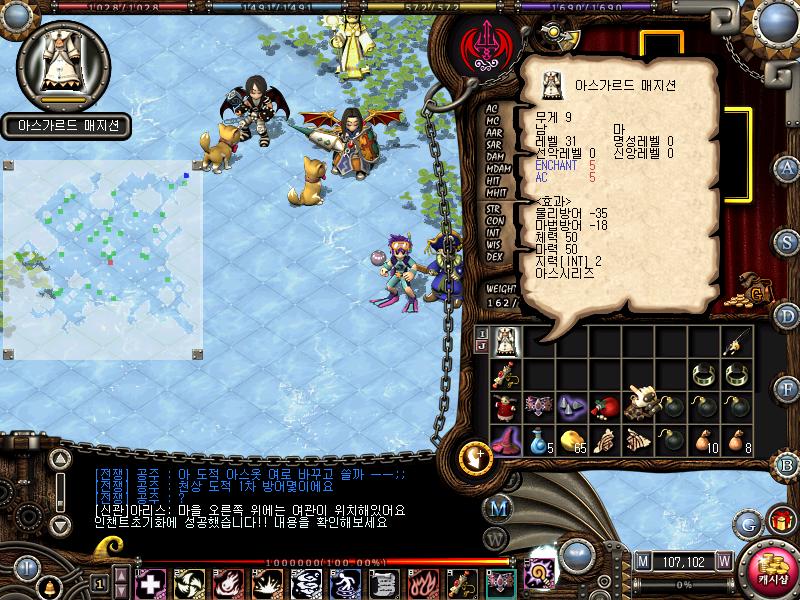Select the red apple item in inventory
Image resolution: width=800 pixels, height=600 pixels.
(x=606, y=407)
